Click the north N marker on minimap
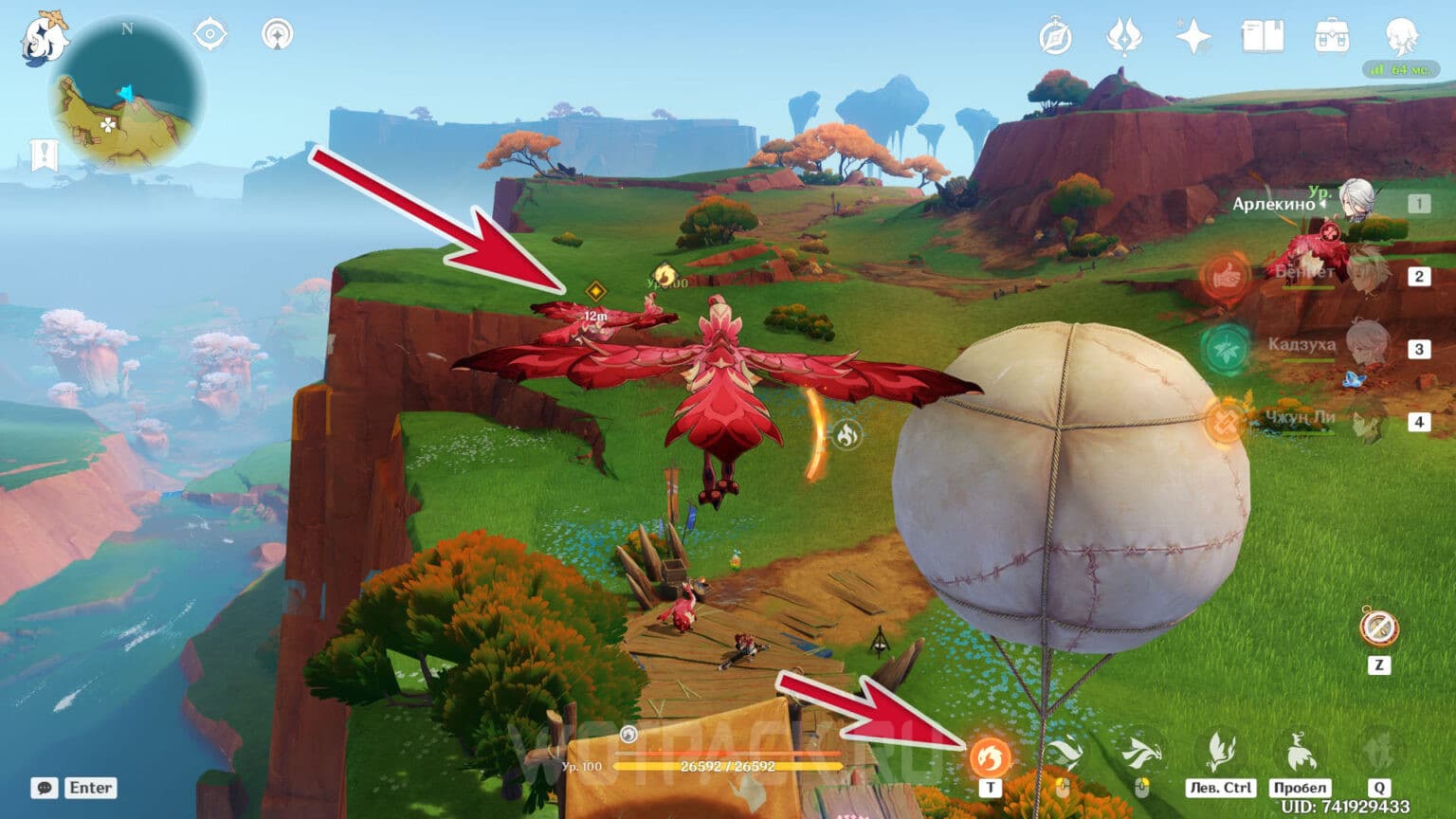This screenshot has width=1456, height=819. point(128,29)
